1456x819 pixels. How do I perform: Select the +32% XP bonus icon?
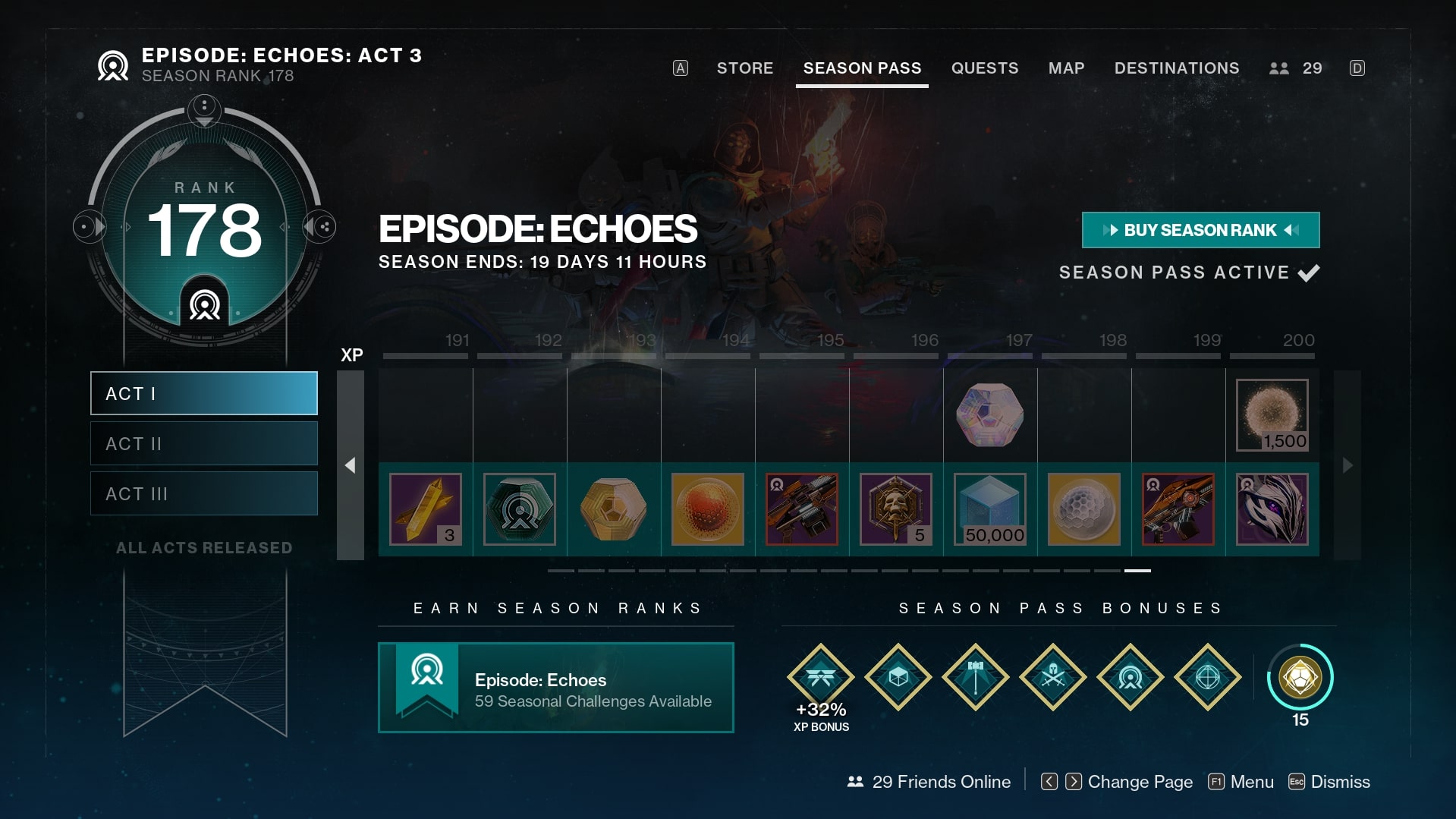tap(821, 677)
